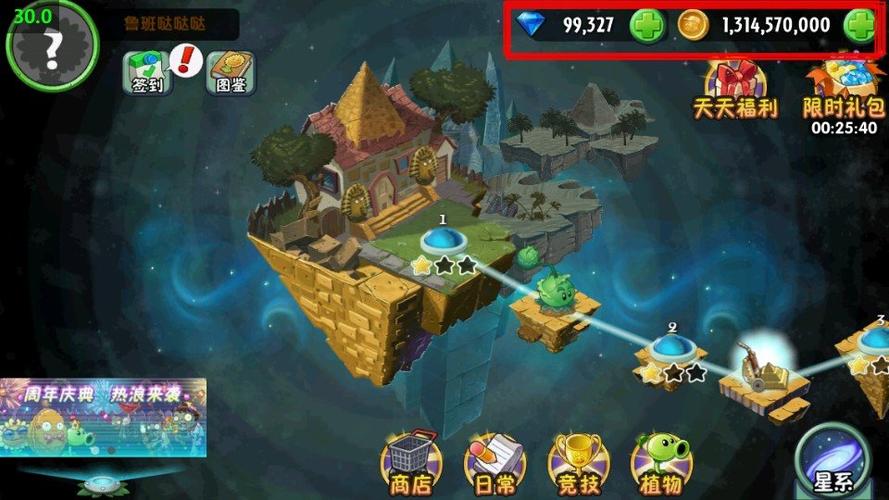This screenshot has height=500, width=889.
Task: Open the 植物 plants menu
Action: point(660,462)
